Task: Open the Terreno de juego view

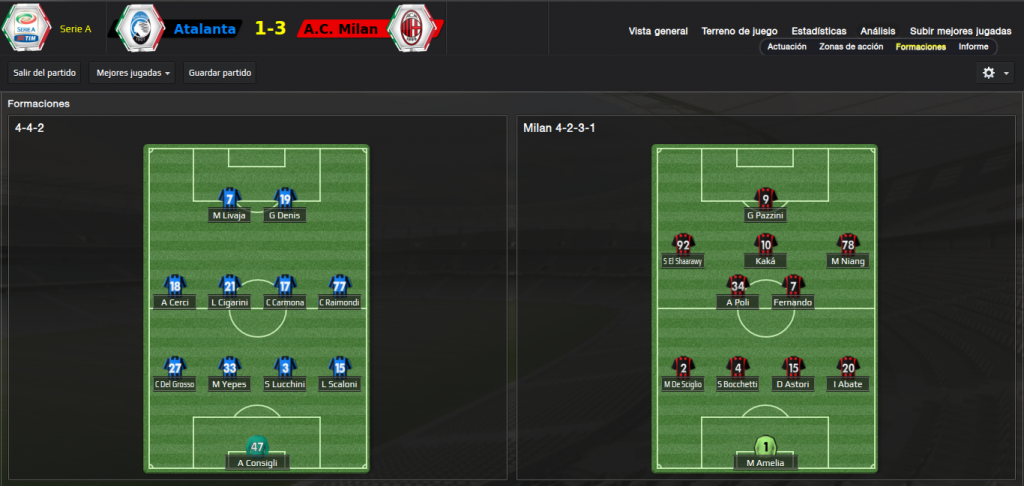Action: (740, 31)
